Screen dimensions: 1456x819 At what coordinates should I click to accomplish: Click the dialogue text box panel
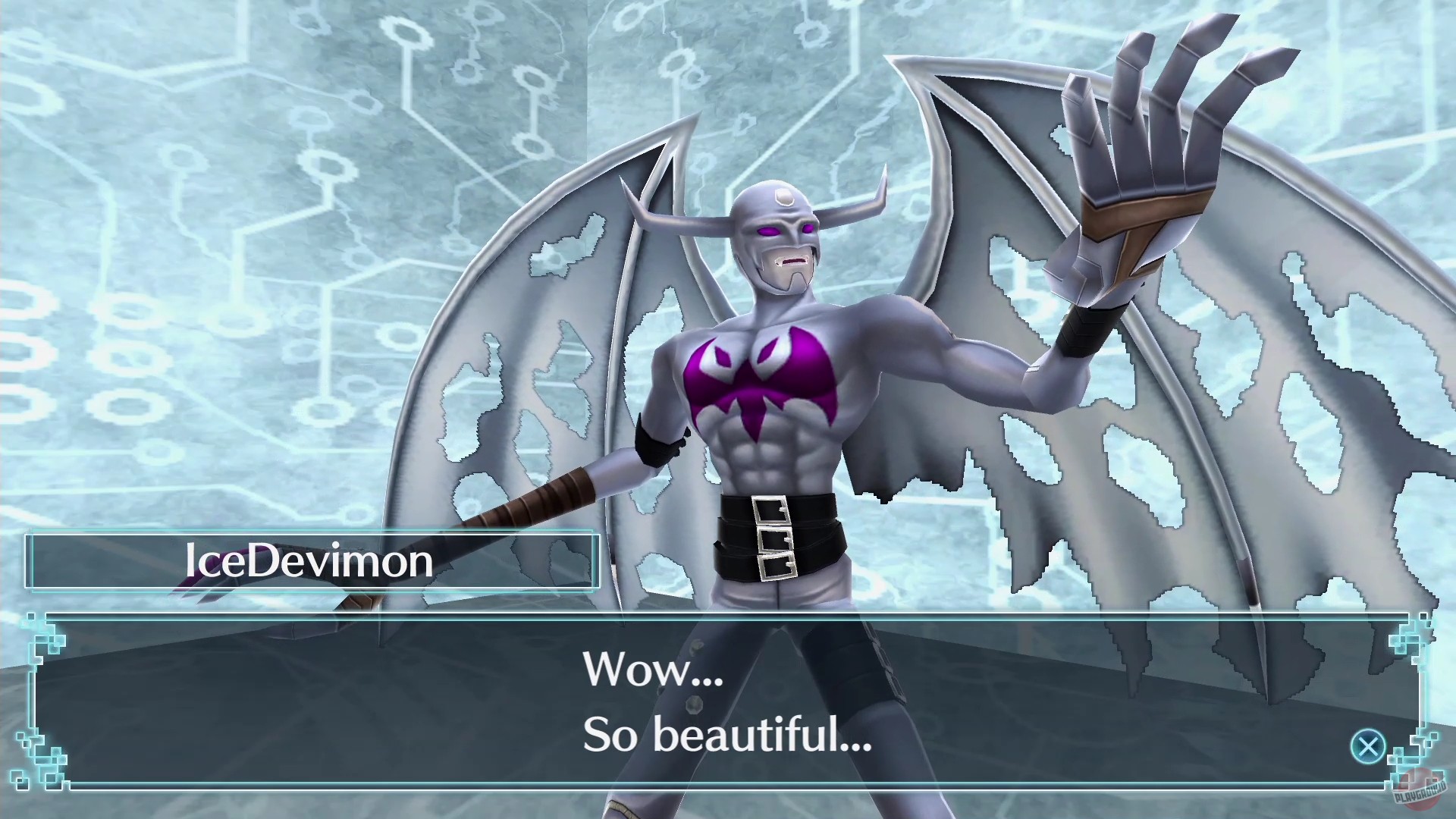728,698
